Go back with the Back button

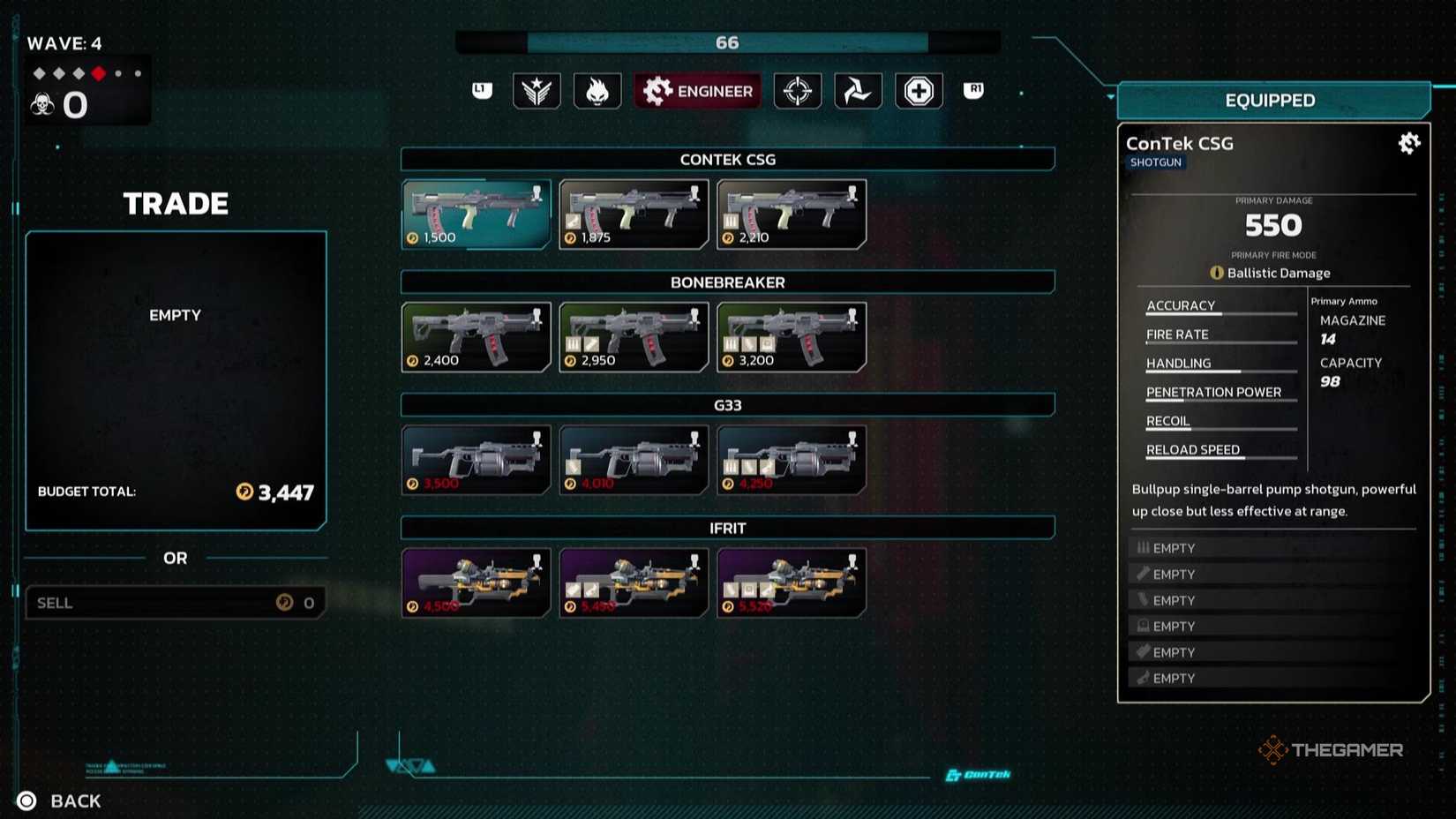tap(60, 800)
